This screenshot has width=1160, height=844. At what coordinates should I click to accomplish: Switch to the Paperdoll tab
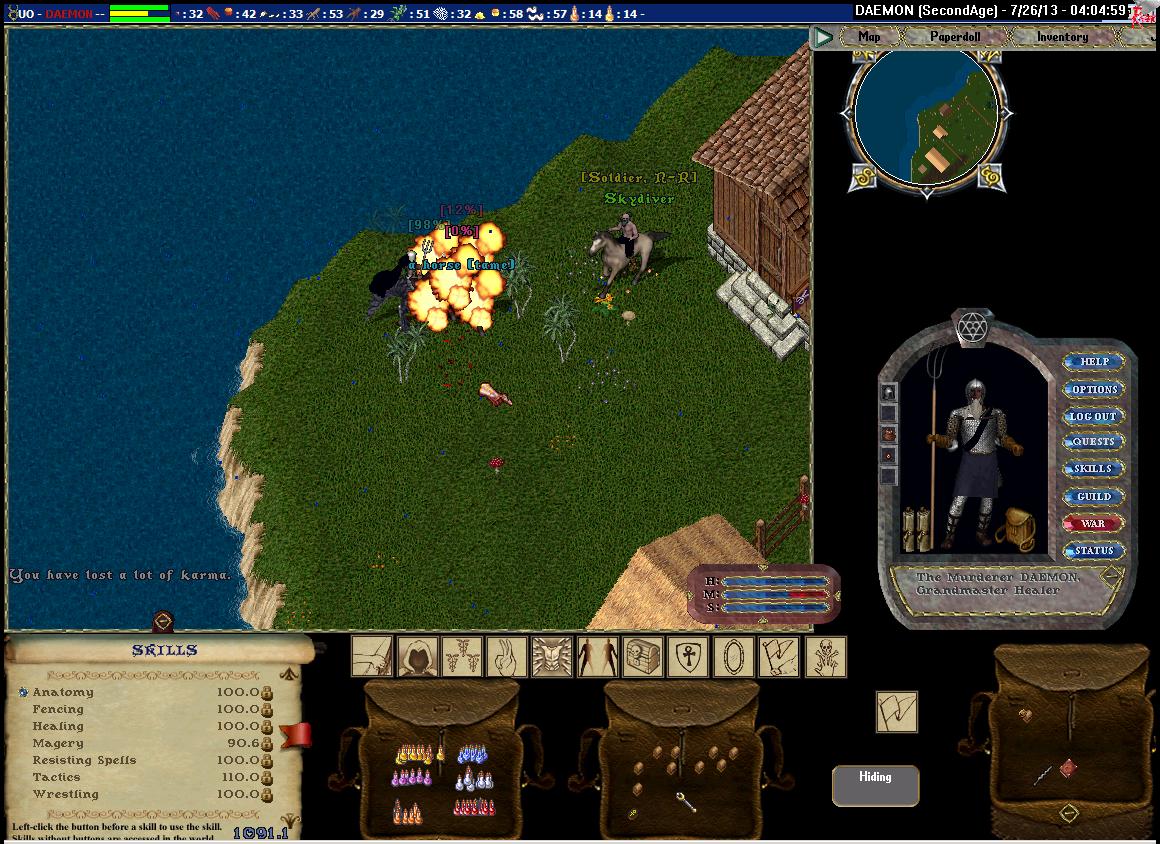[x=955, y=37]
